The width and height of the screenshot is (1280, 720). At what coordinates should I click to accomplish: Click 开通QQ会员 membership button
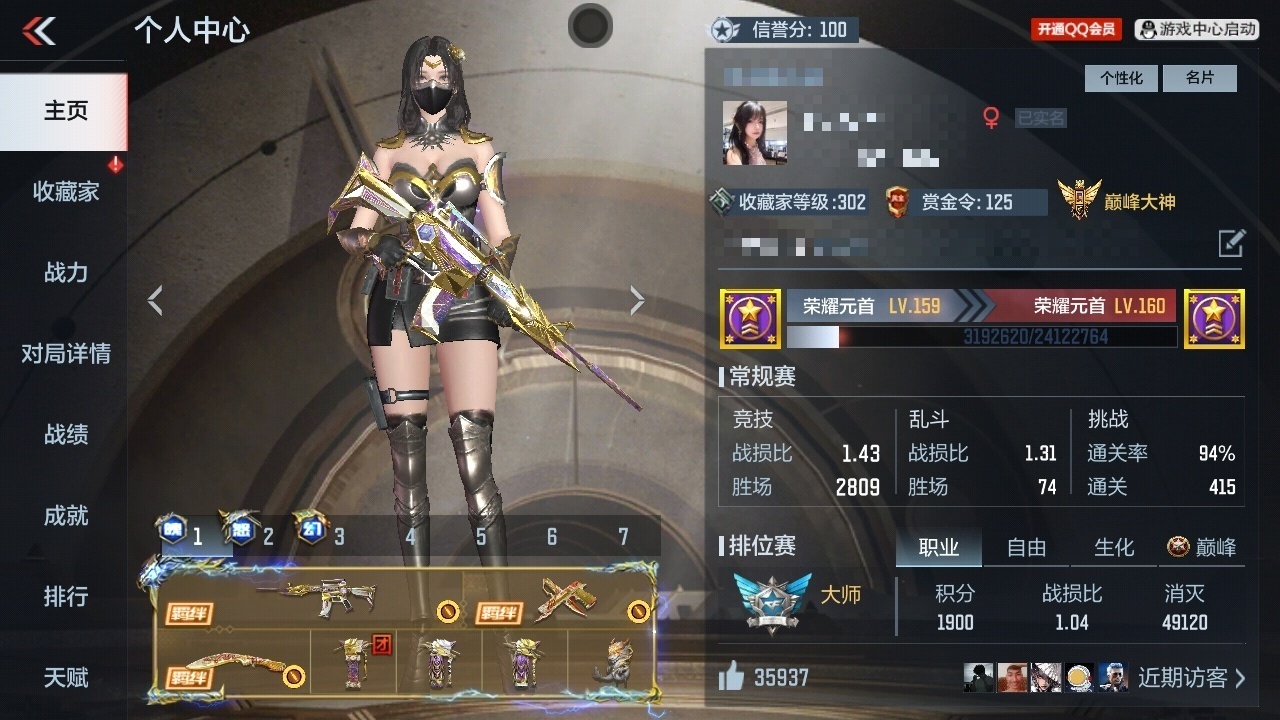[1076, 29]
